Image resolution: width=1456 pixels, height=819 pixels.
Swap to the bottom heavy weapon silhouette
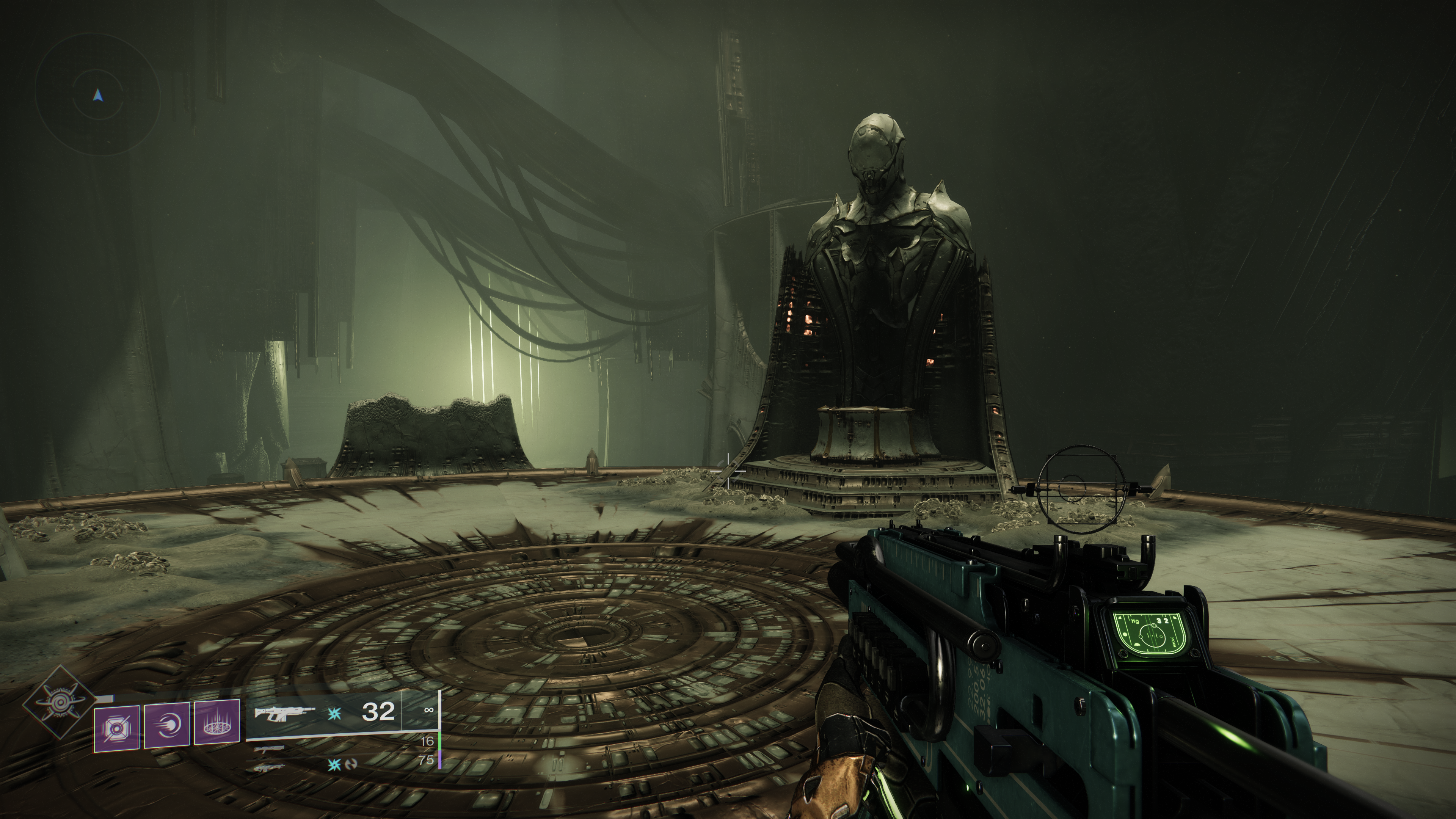pos(269,767)
